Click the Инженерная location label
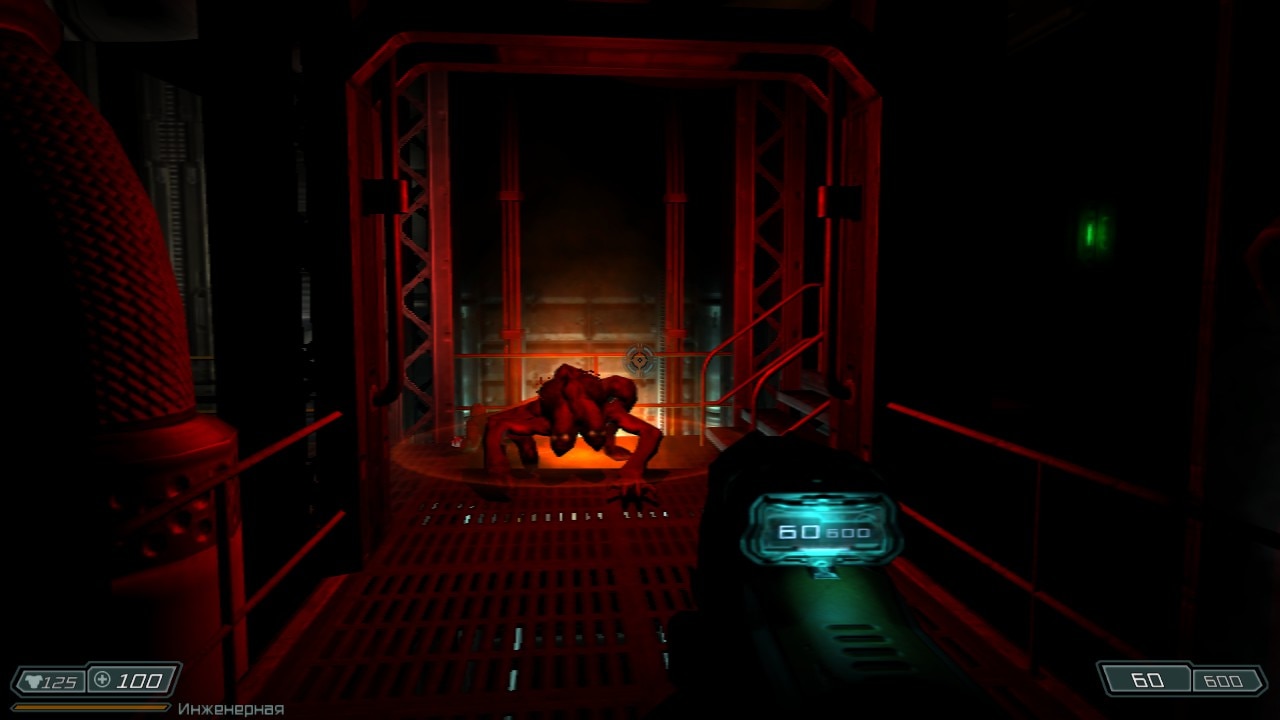The image size is (1280, 720). [x=230, y=708]
